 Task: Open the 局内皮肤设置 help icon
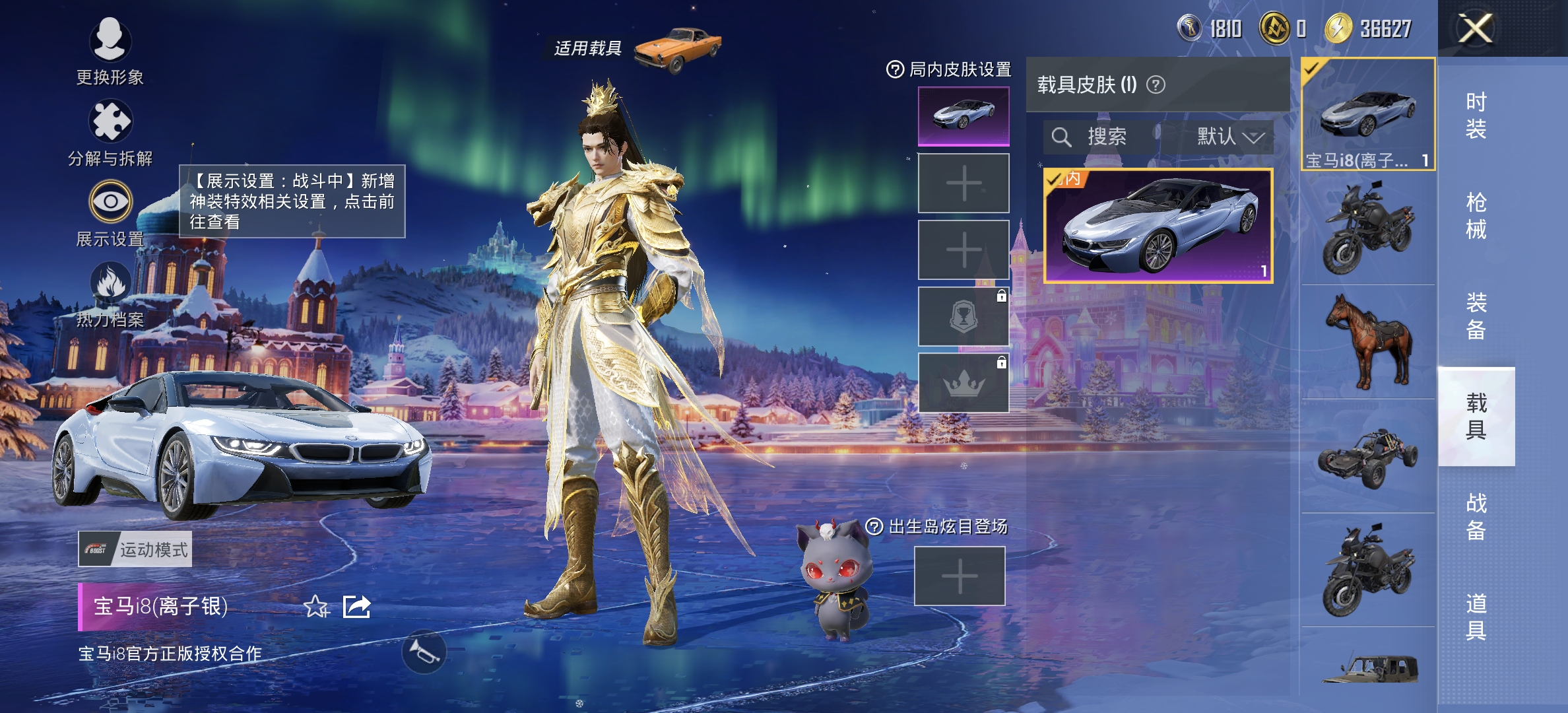coord(895,69)
